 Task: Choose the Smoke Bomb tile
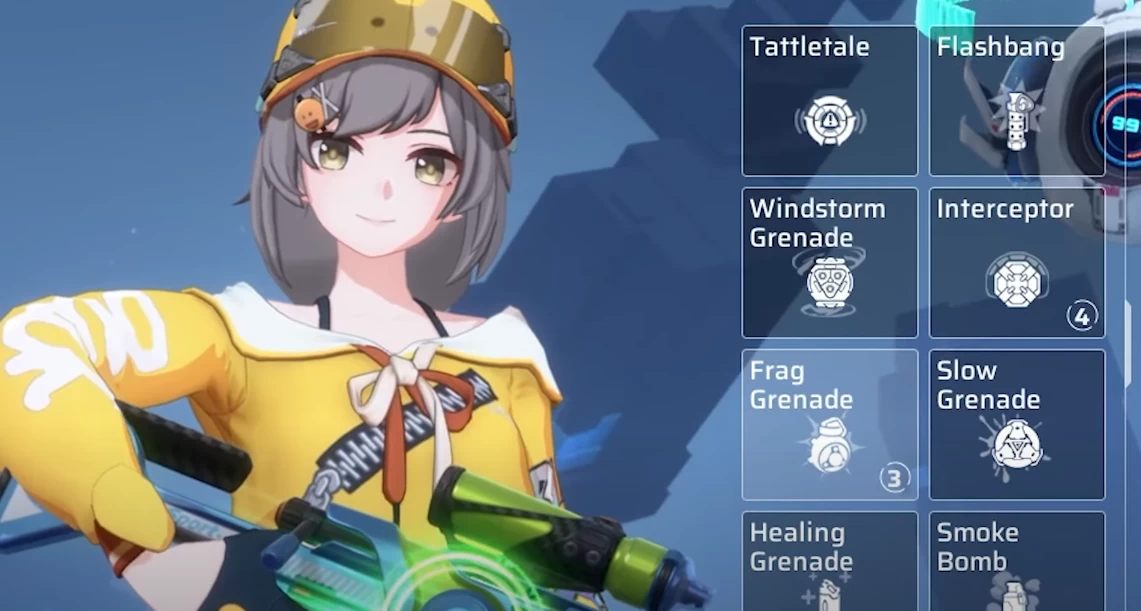point(1016,562)
